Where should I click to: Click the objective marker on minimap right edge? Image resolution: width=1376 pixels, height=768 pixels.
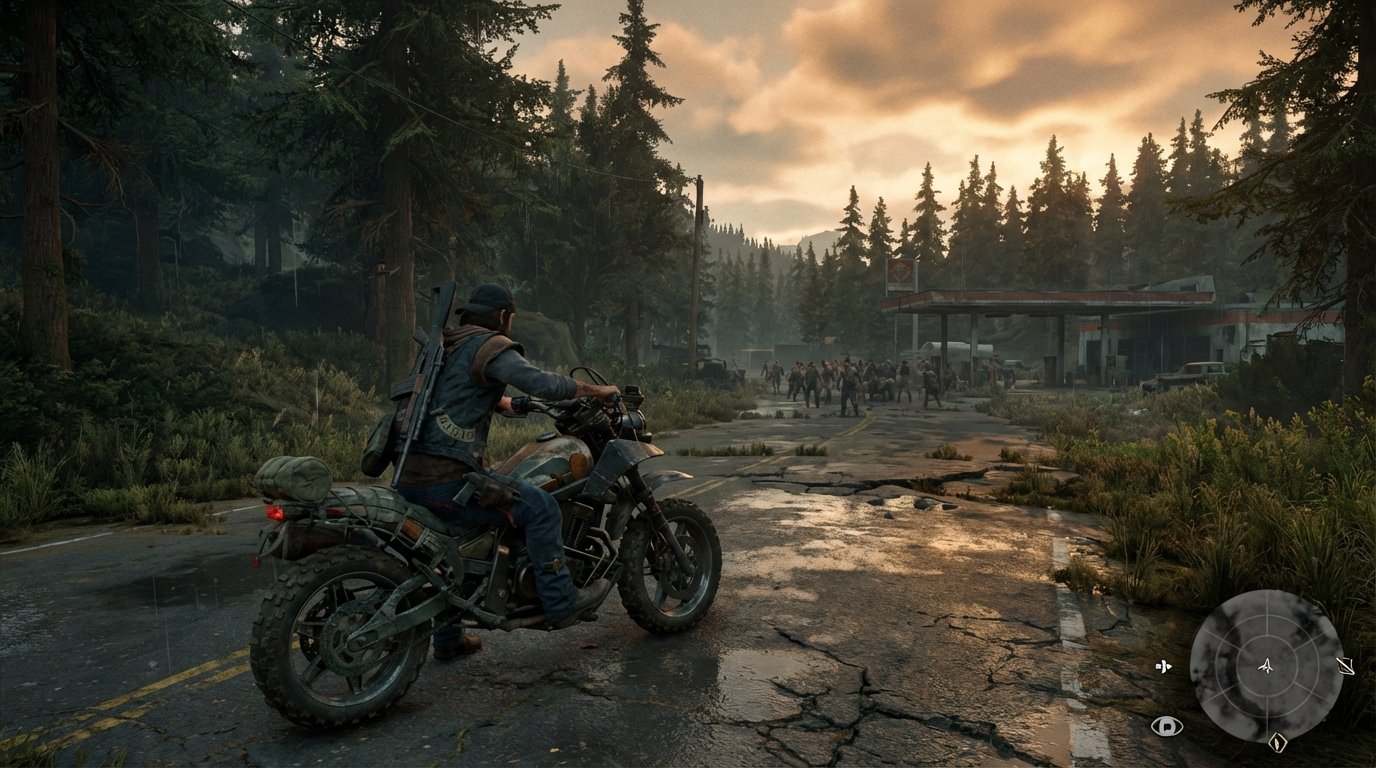click(1345, 666)
